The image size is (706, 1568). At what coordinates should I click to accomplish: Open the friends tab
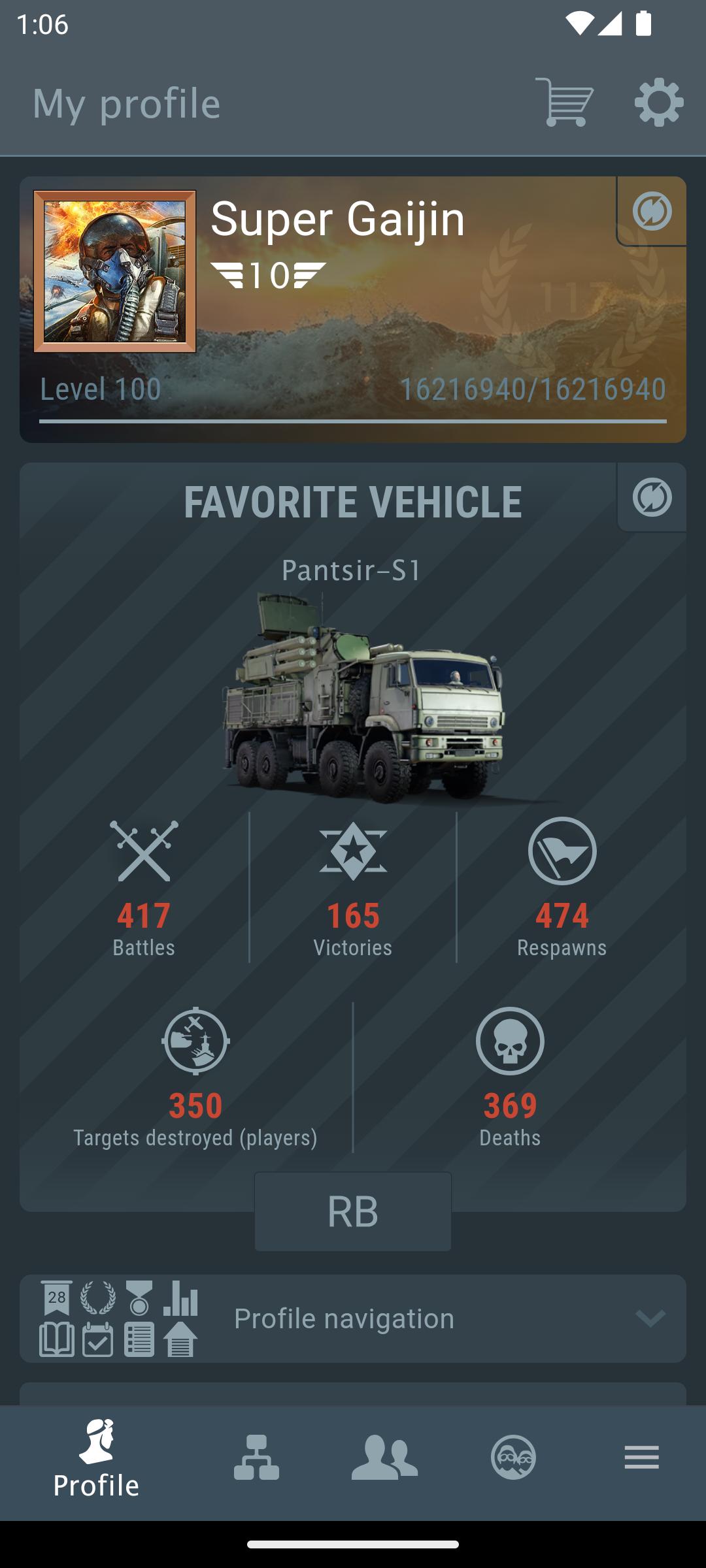pyautogui.click(x=384, y=1458)
